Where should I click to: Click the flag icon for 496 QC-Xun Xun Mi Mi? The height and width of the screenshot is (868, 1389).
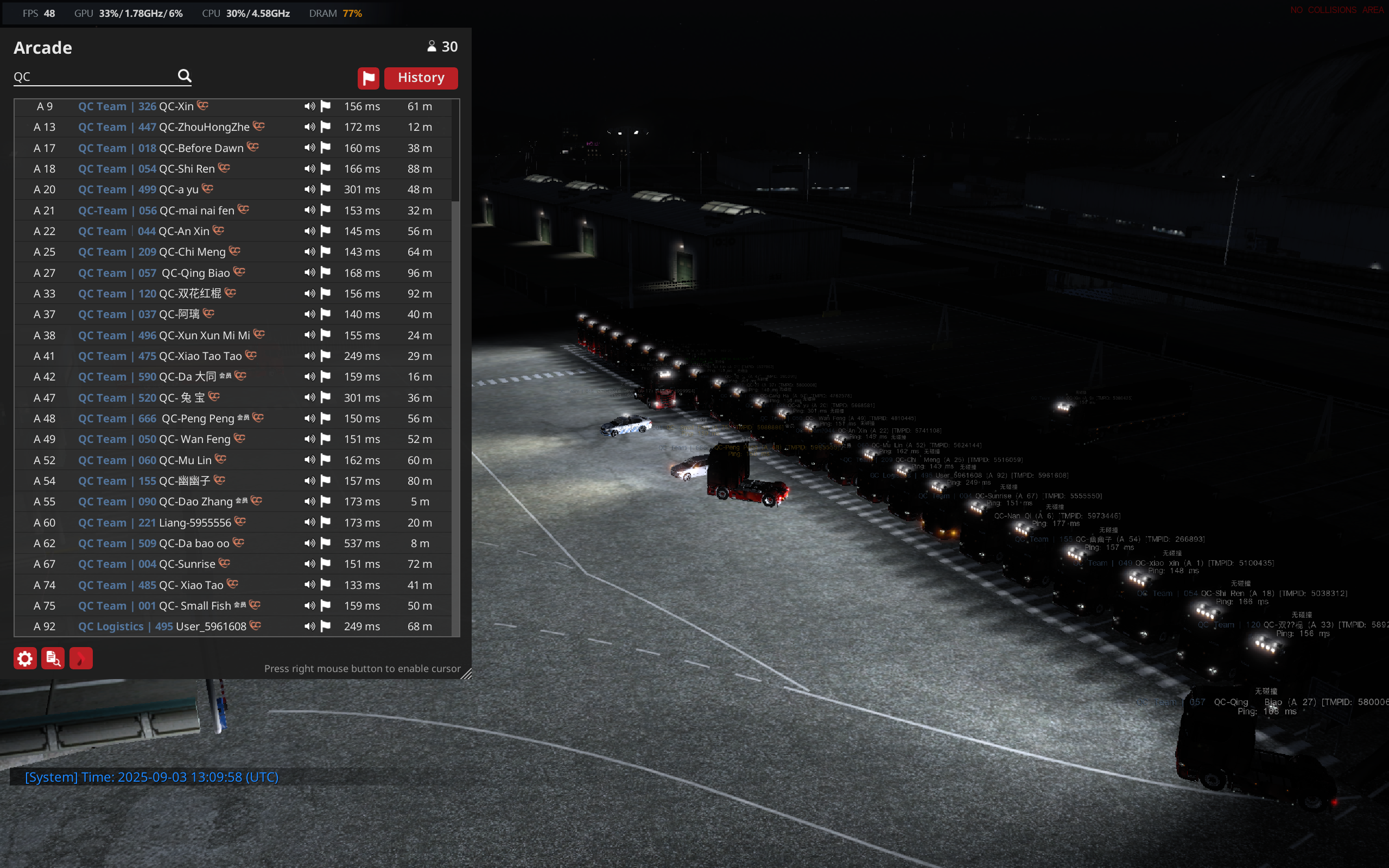click(326, 335)
